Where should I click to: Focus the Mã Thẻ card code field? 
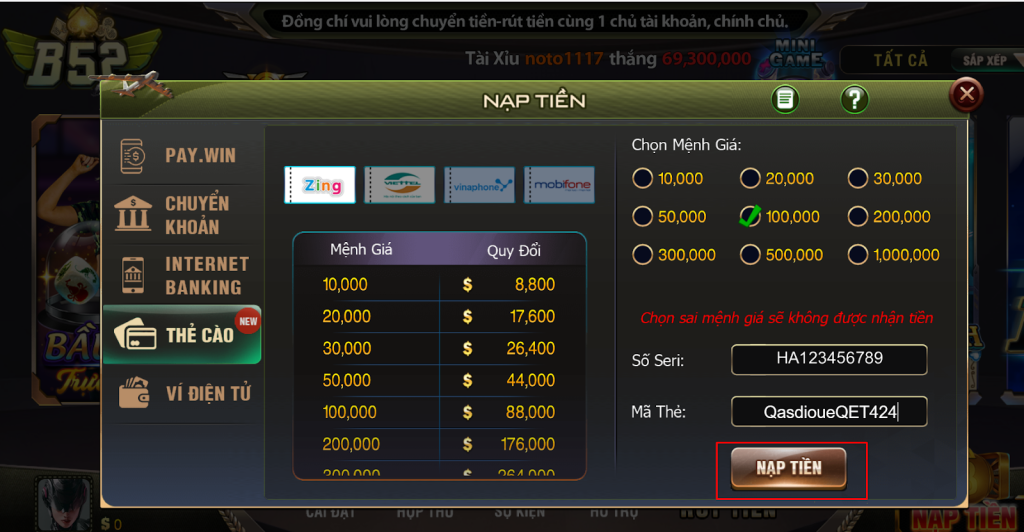point(829,411)
